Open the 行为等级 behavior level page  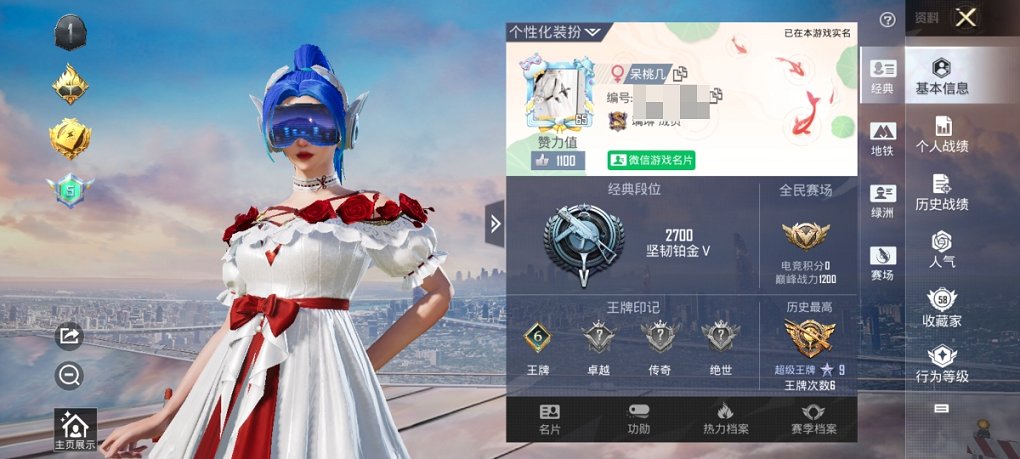(x=942, y=364)
